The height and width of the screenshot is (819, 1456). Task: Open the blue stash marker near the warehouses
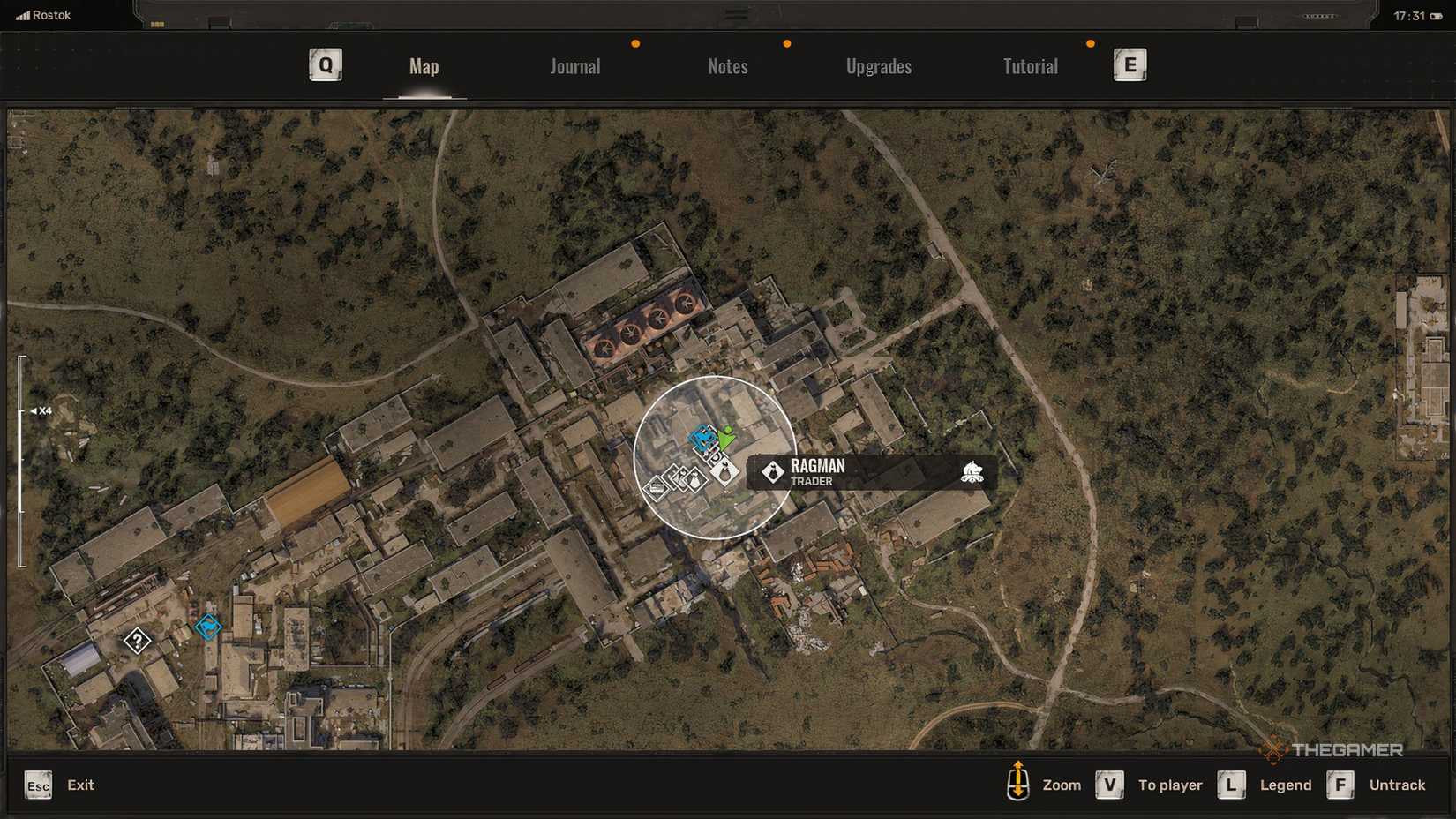pos(207,627)
